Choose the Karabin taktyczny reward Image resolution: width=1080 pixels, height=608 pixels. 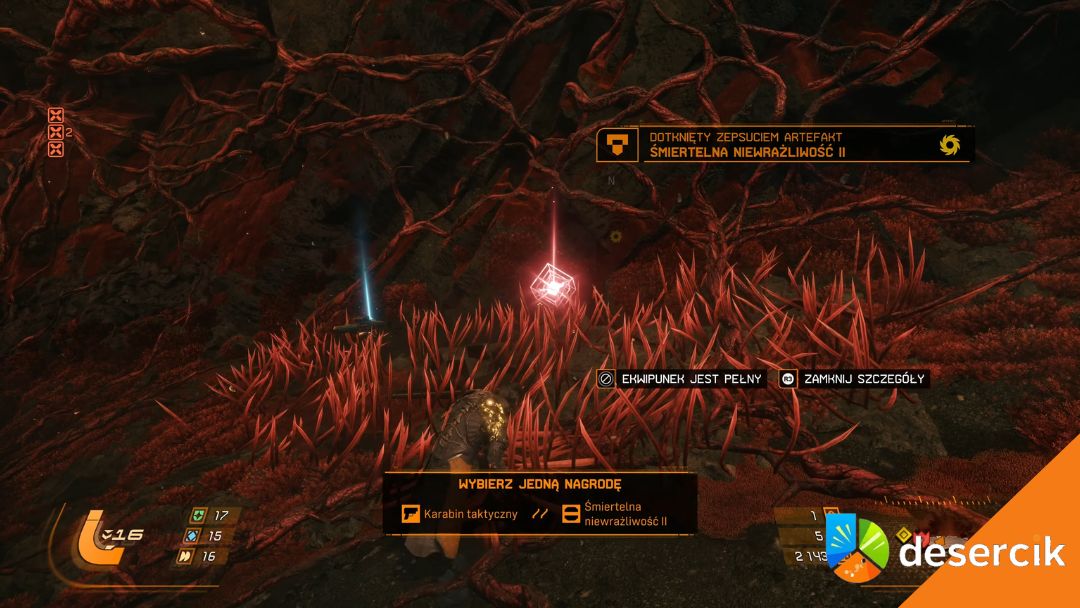pos(460,514)
